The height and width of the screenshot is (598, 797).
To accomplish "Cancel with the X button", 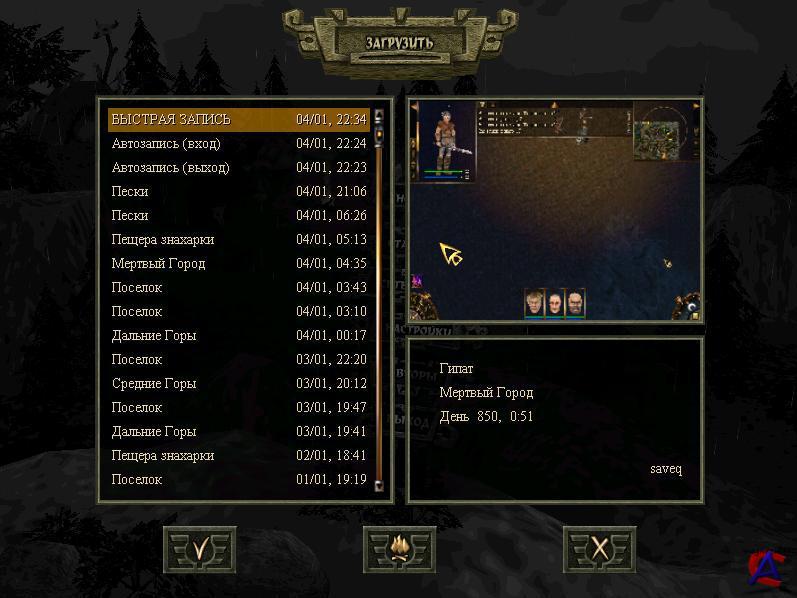I will point(599,549).
